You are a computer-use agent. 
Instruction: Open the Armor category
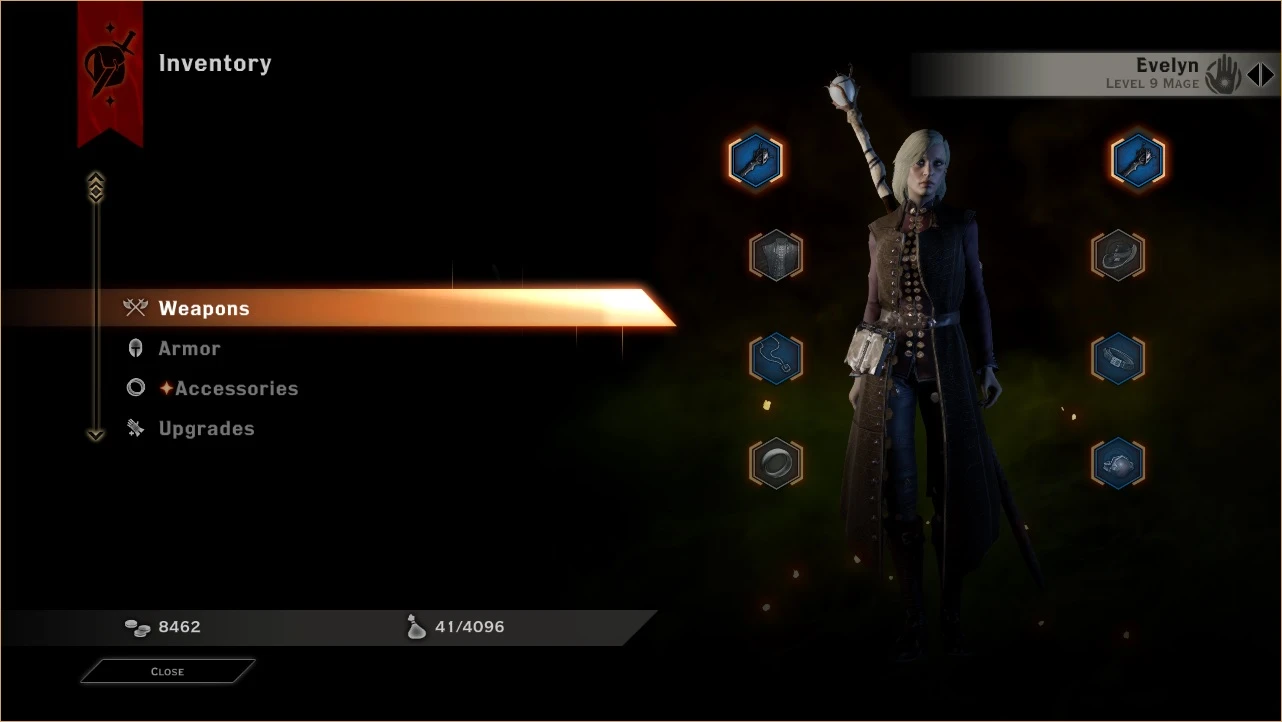[x=189, y=348]
